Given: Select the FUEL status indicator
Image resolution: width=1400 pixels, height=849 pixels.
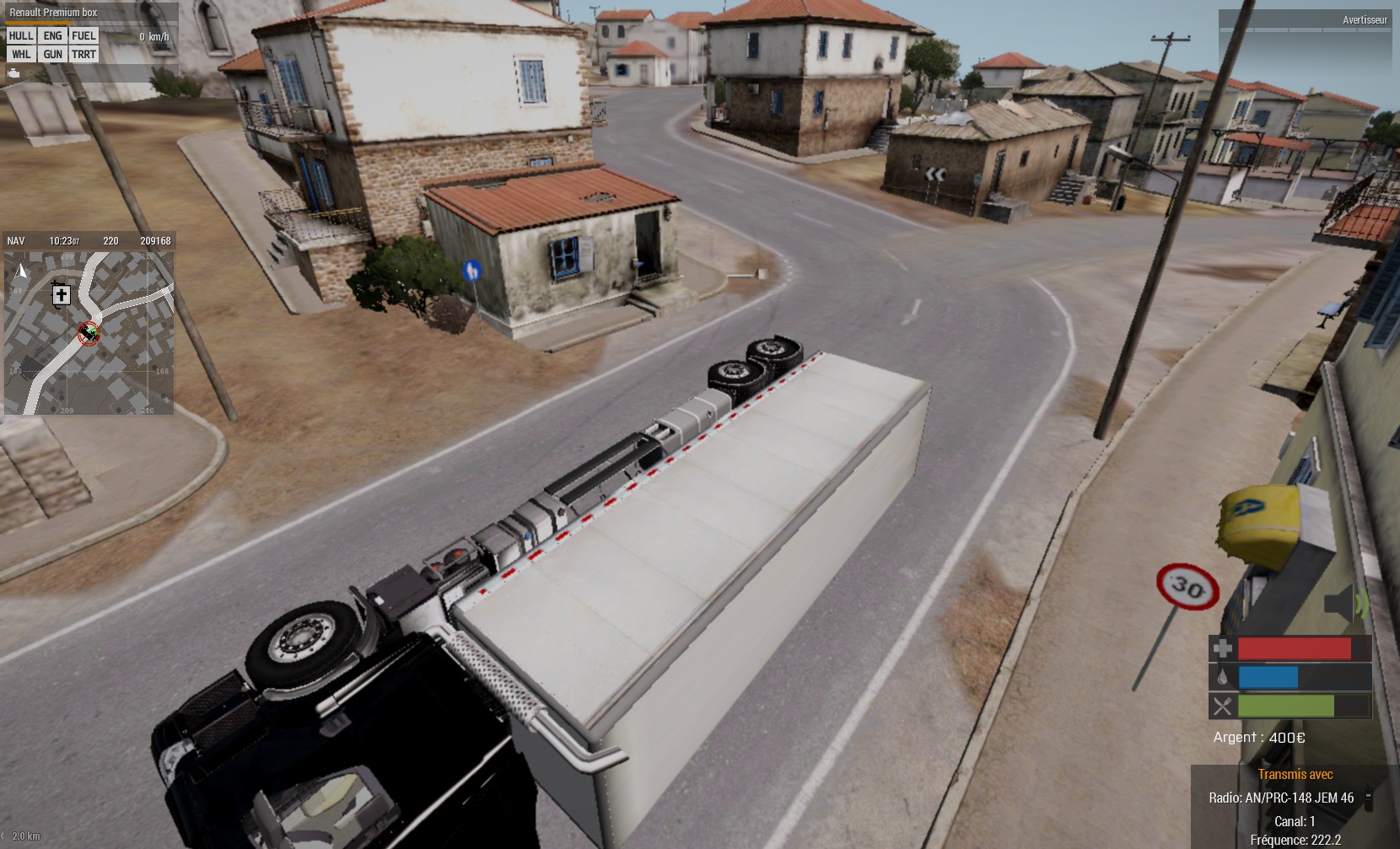Looking at the screenshot, I should 83,35.
